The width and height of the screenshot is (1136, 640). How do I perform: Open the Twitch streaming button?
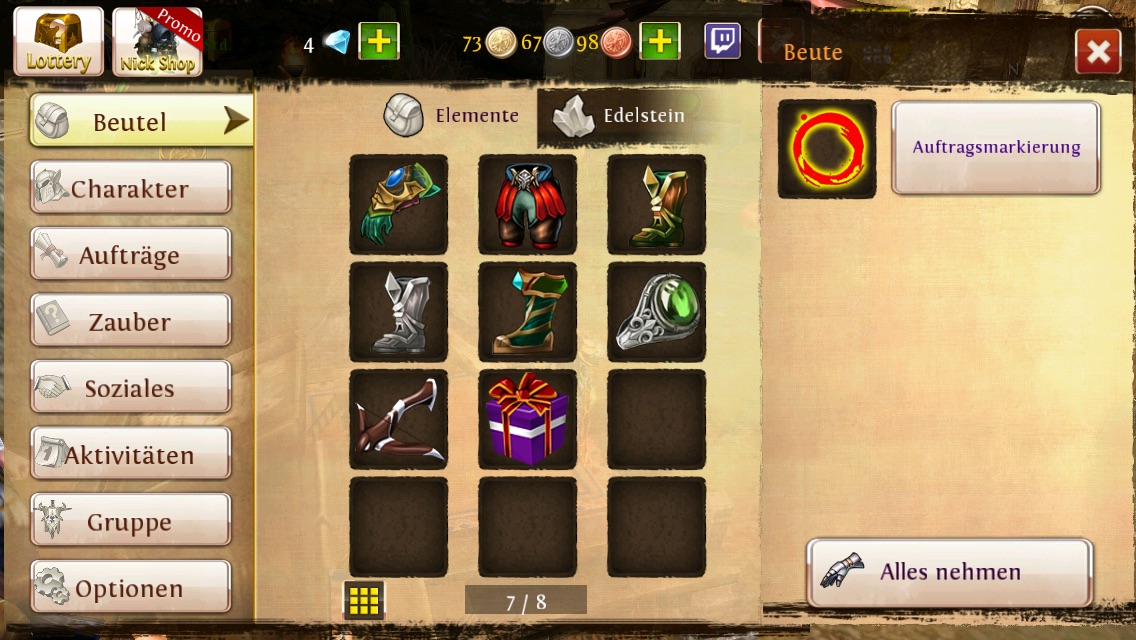[722, 41]
